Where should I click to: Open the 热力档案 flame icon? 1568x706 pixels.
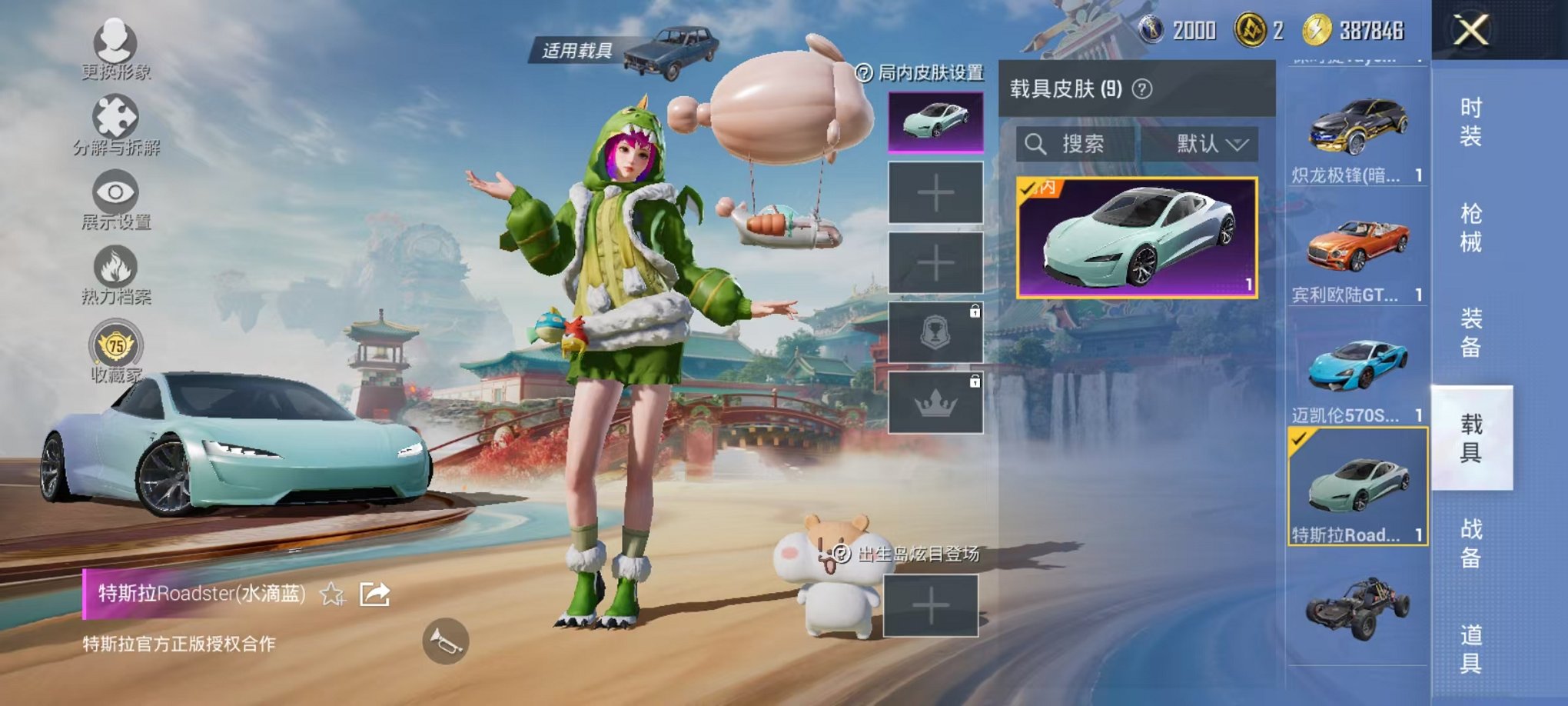pyautogui.click(x=114, y=268)
